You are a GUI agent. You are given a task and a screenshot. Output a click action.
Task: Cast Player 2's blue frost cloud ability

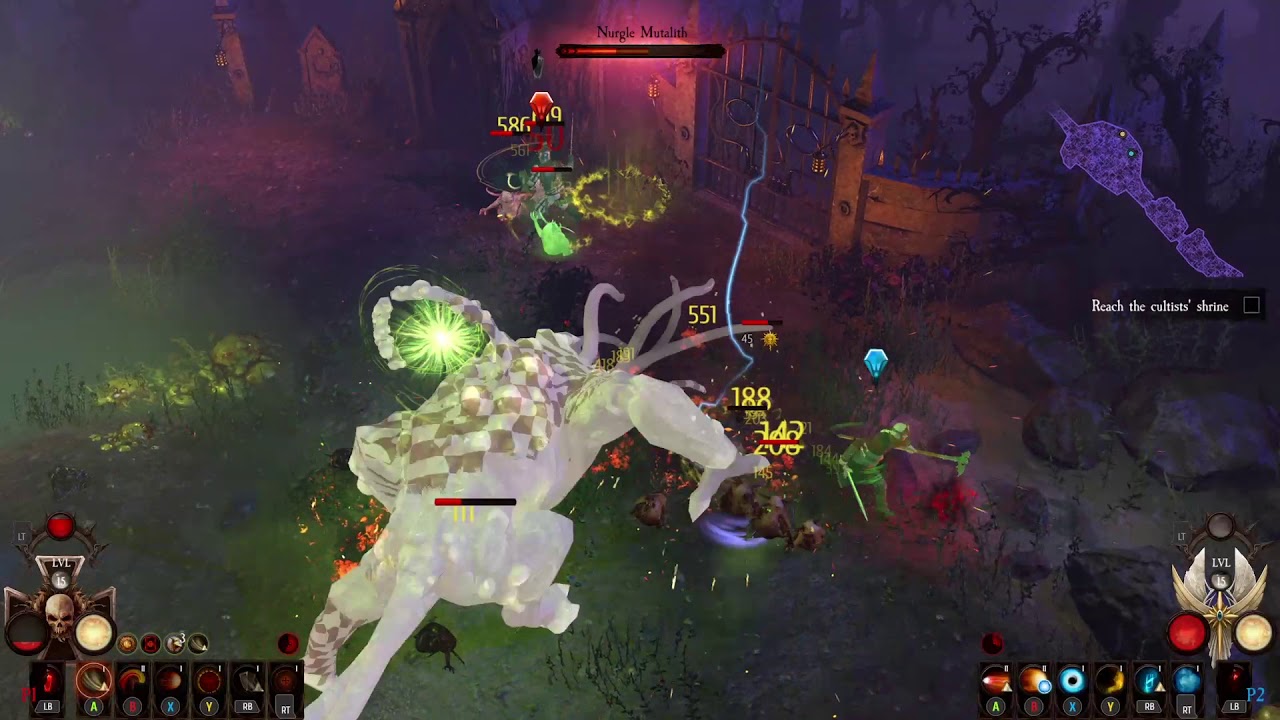click(1187, 682)
